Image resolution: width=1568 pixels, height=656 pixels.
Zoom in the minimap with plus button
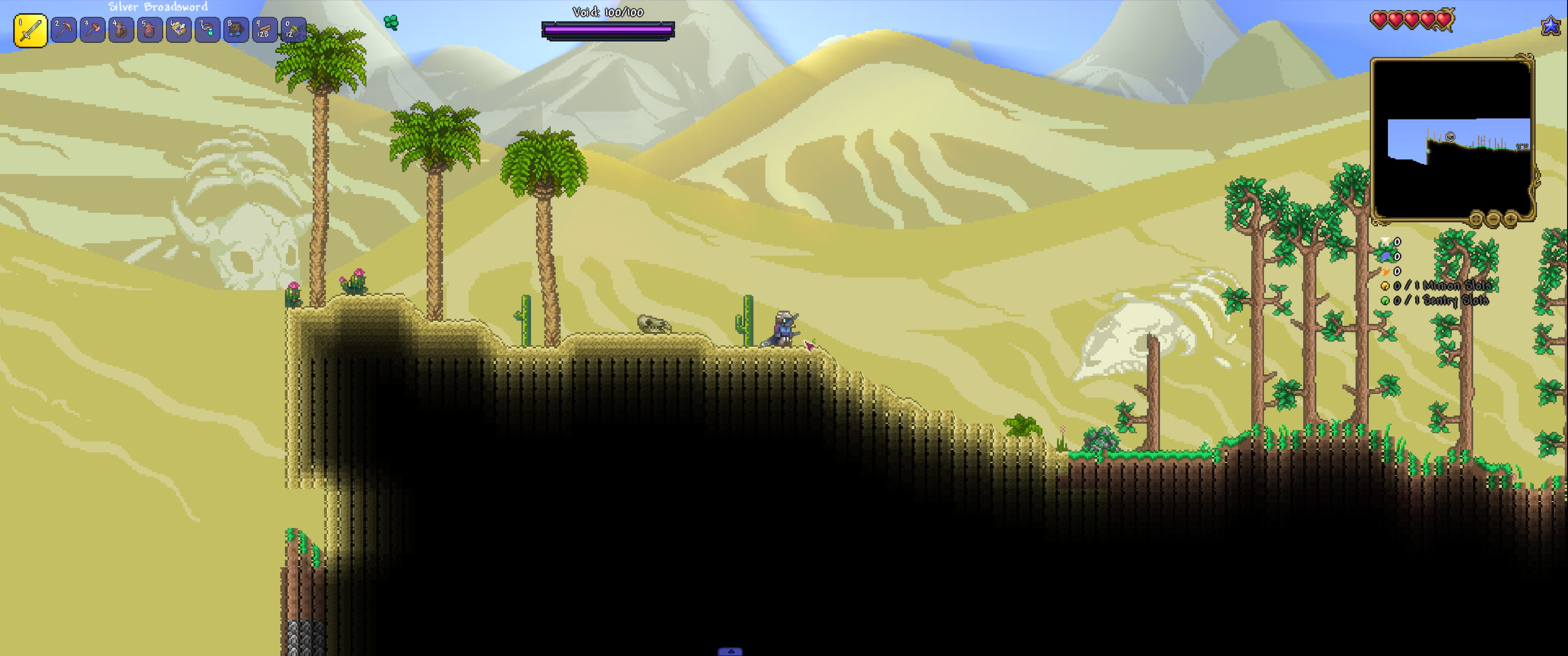pyautogui.click(x=1510, y=219)
